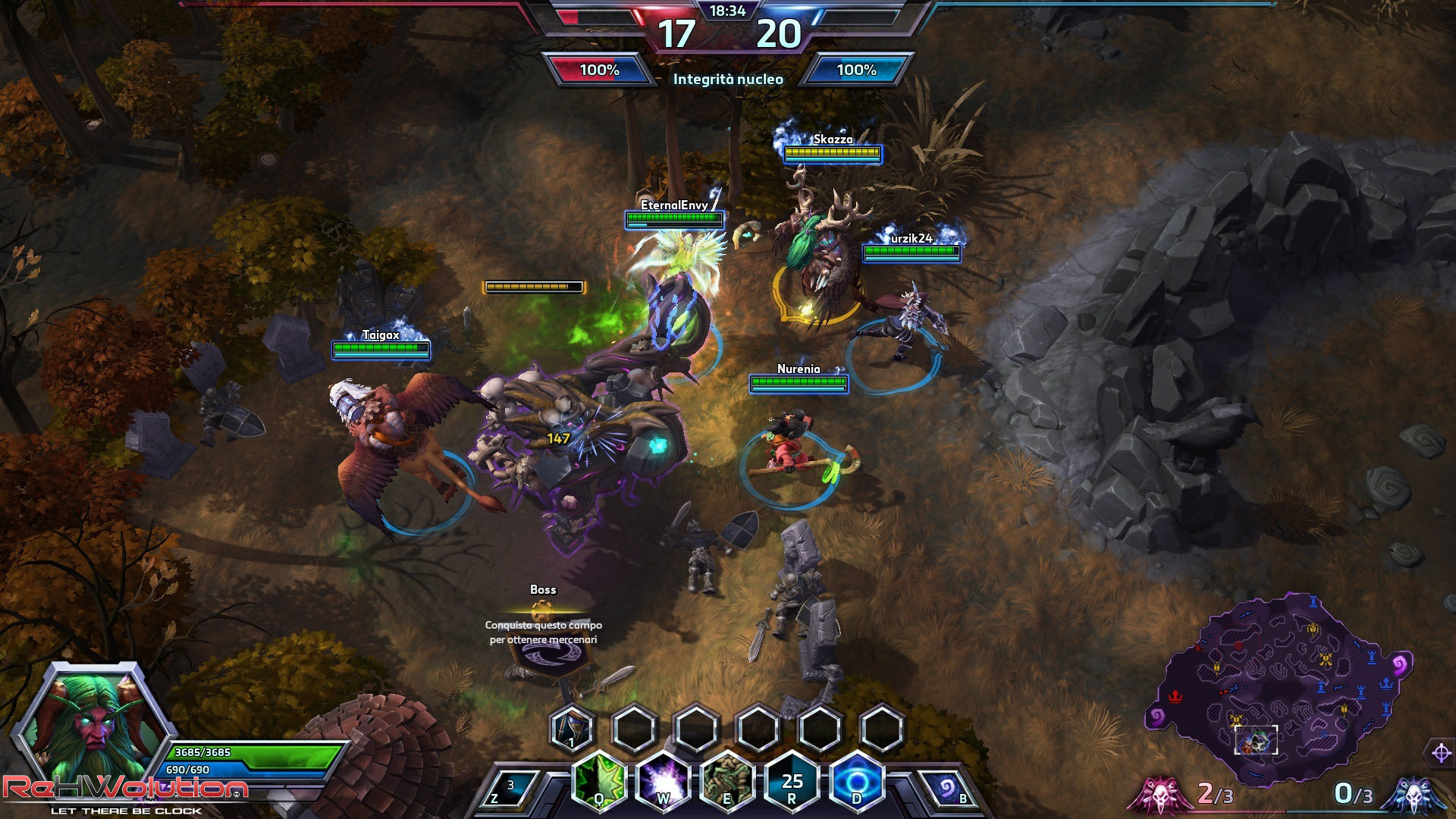This screenshot has height=819, width=1456.
Task: Activate the minimap ping crosshair button
Action: (1441, 753)
